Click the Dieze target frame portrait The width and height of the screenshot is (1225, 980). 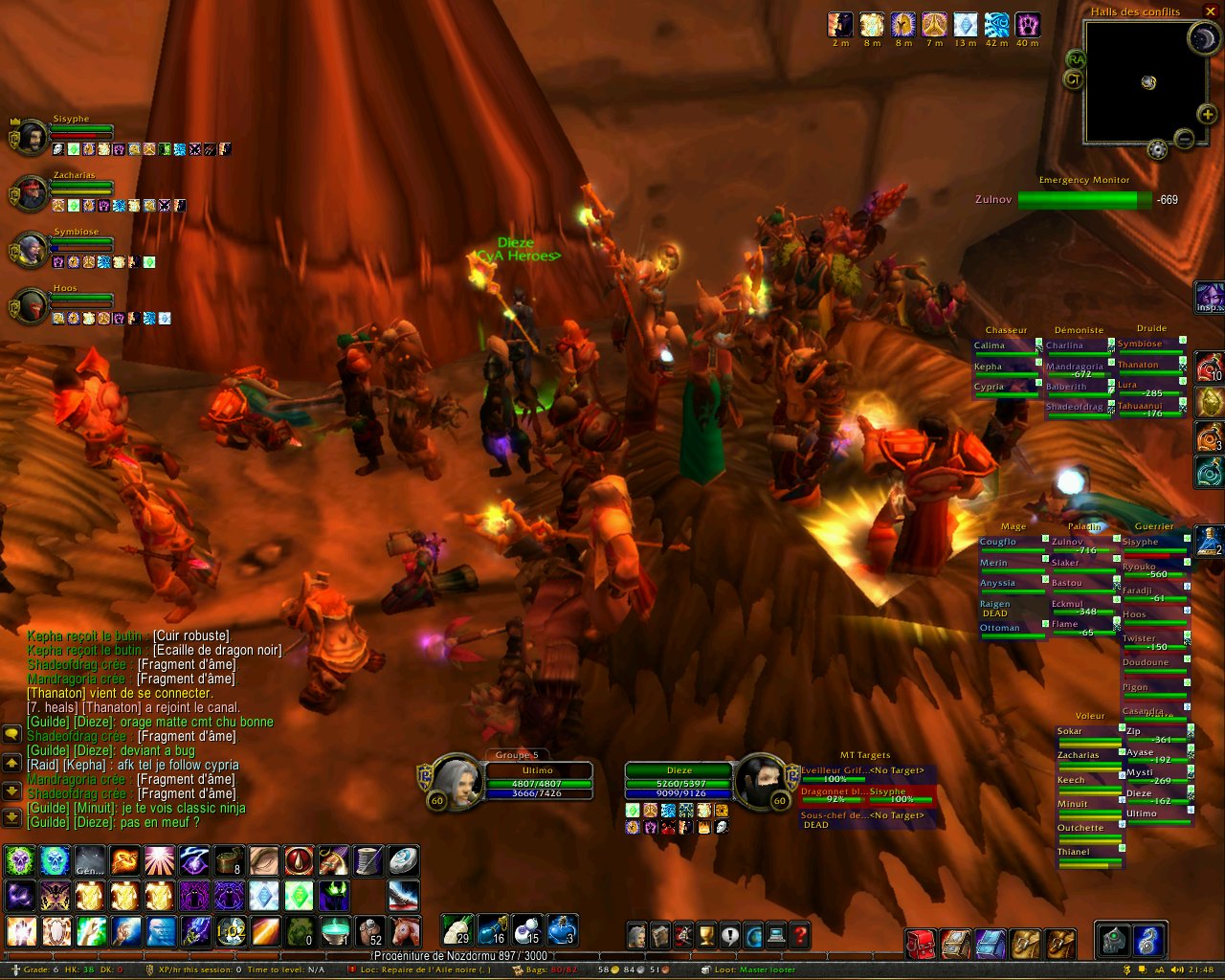[761, 783]
